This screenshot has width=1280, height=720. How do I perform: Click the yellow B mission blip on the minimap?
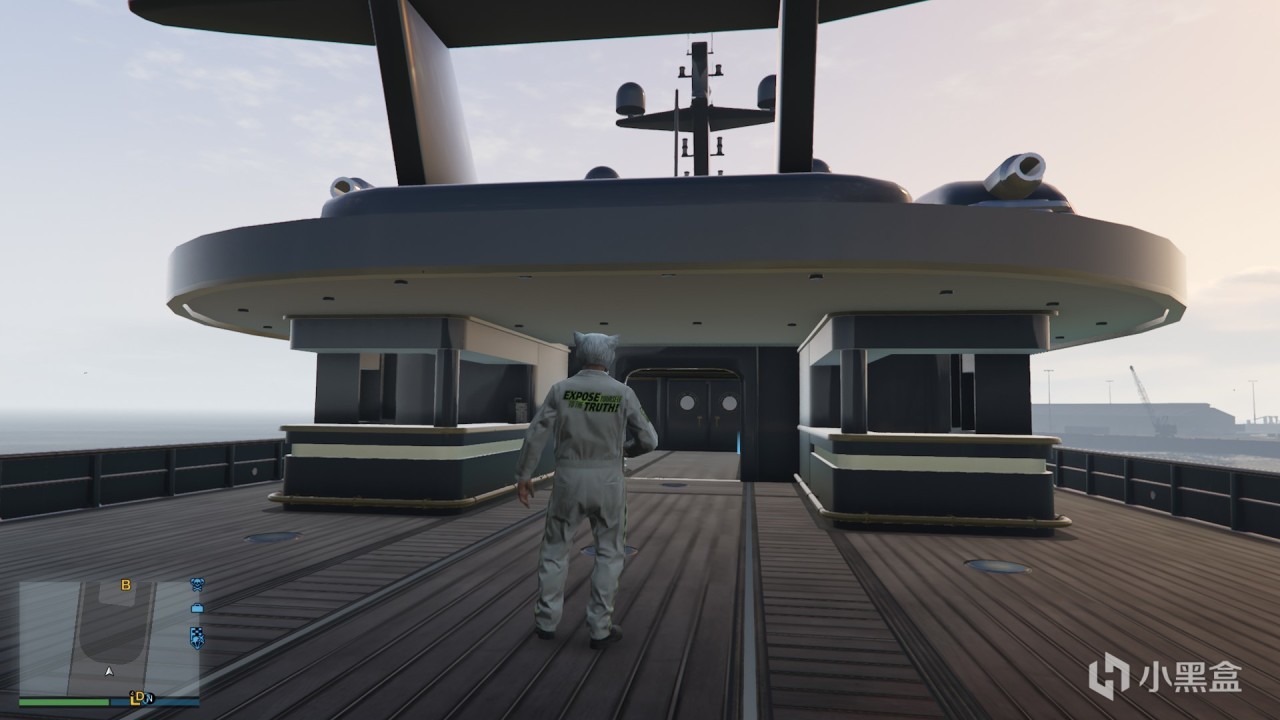(126, 586)
